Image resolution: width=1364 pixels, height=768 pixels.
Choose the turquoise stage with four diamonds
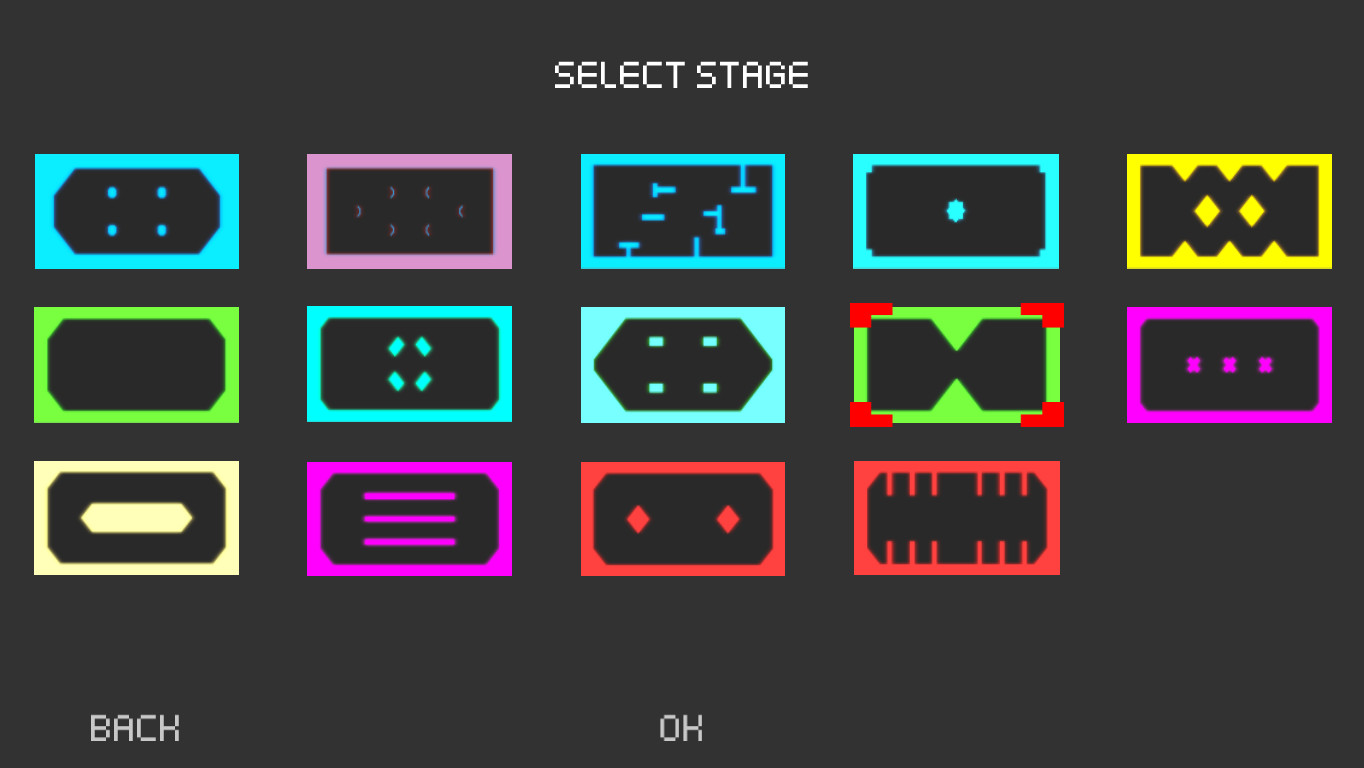(409, 364)
